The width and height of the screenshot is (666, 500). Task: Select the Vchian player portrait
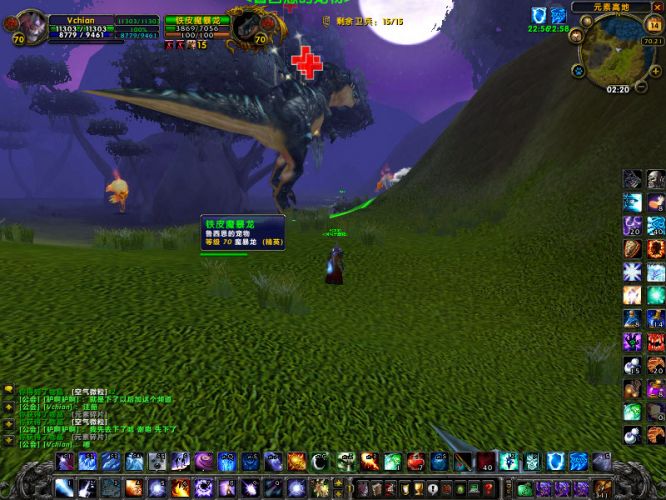pos(32,24)
